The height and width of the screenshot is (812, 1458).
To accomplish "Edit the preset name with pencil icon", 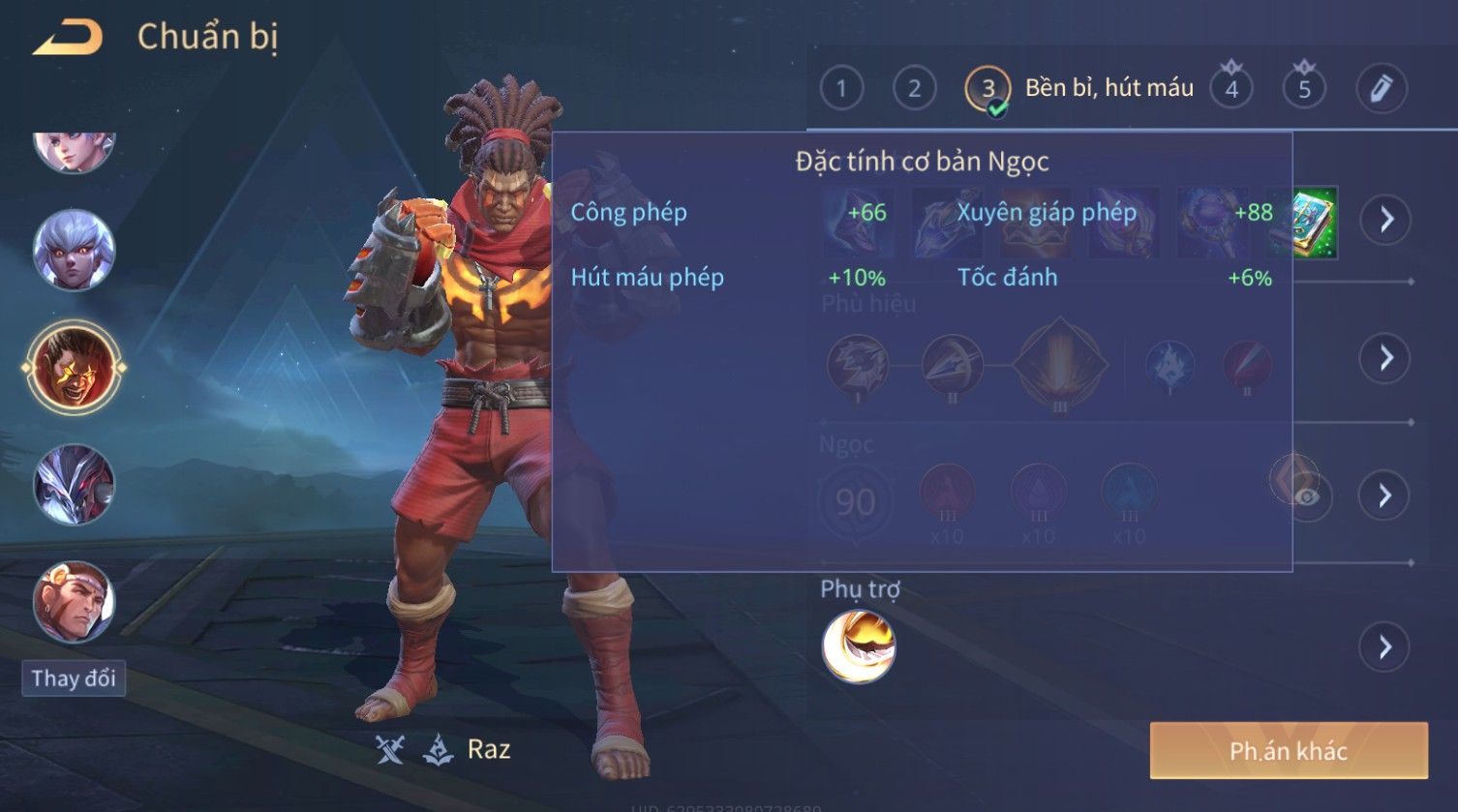I will coord(1381,89).
